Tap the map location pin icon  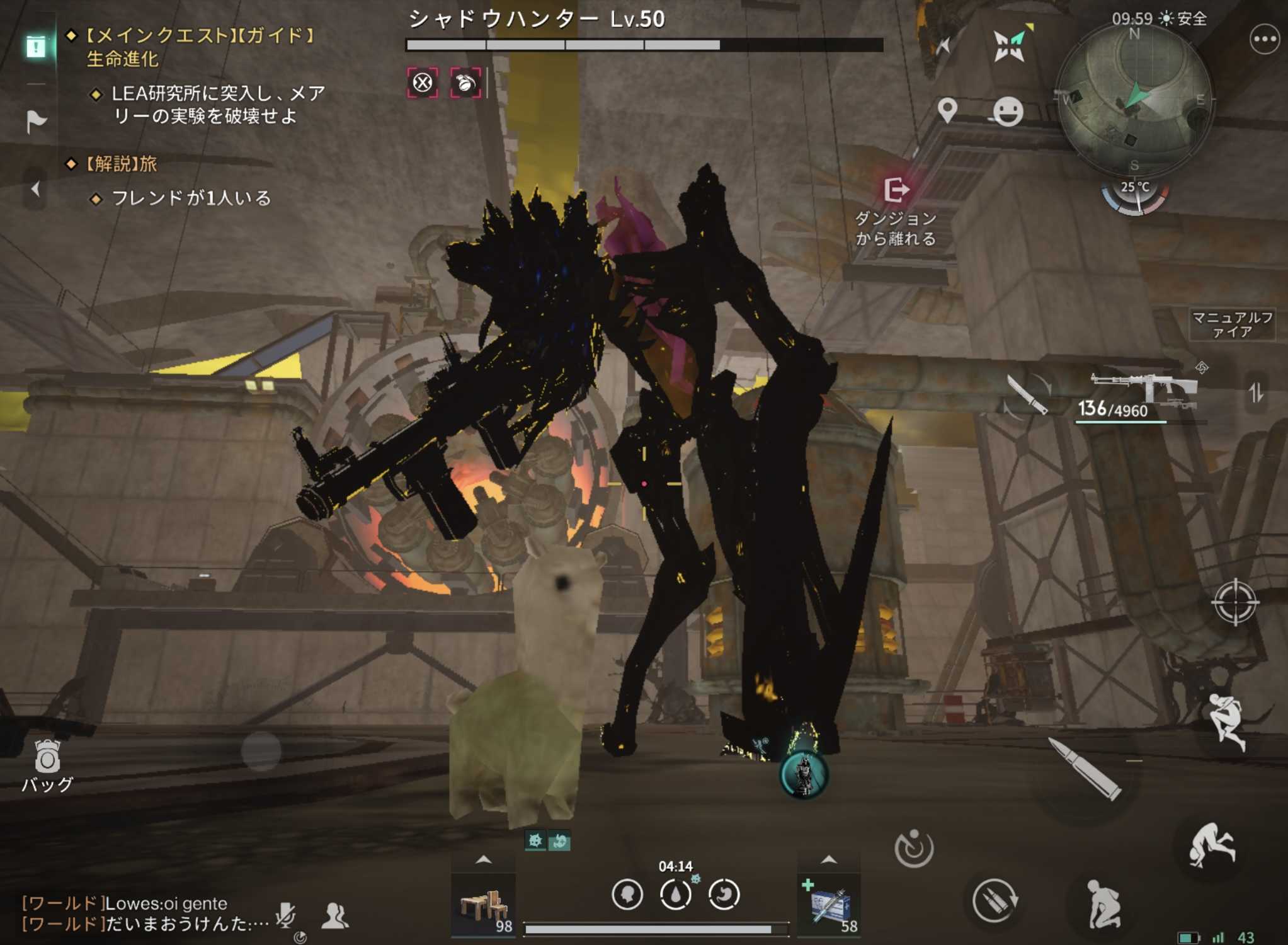tap(947, 111)
